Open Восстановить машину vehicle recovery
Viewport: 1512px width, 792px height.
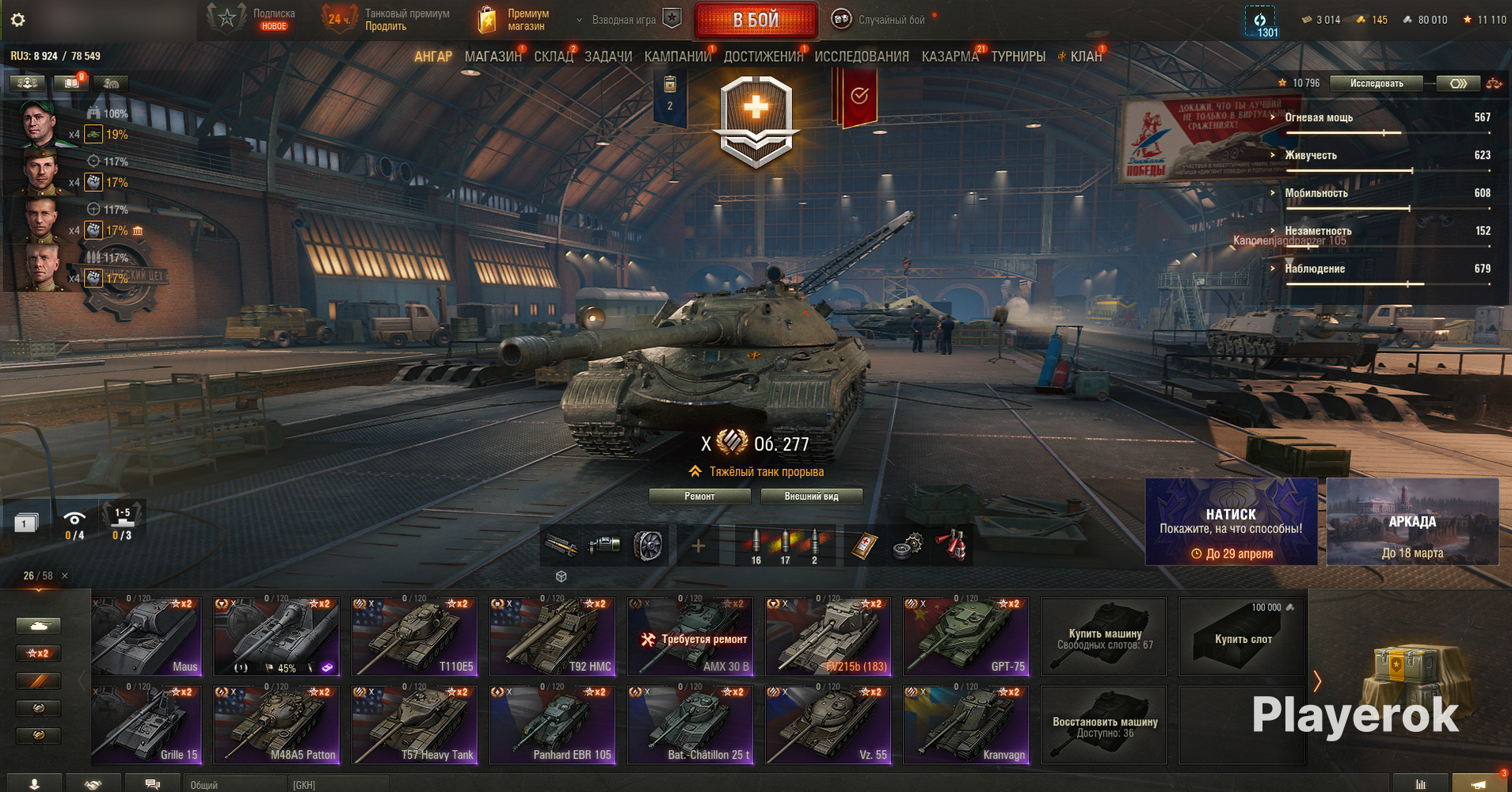point(1104,725)
